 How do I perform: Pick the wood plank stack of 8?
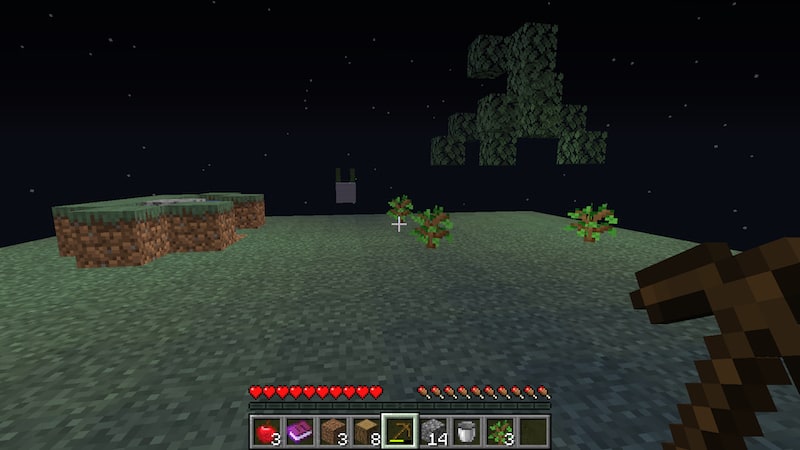tap(365, 432)
